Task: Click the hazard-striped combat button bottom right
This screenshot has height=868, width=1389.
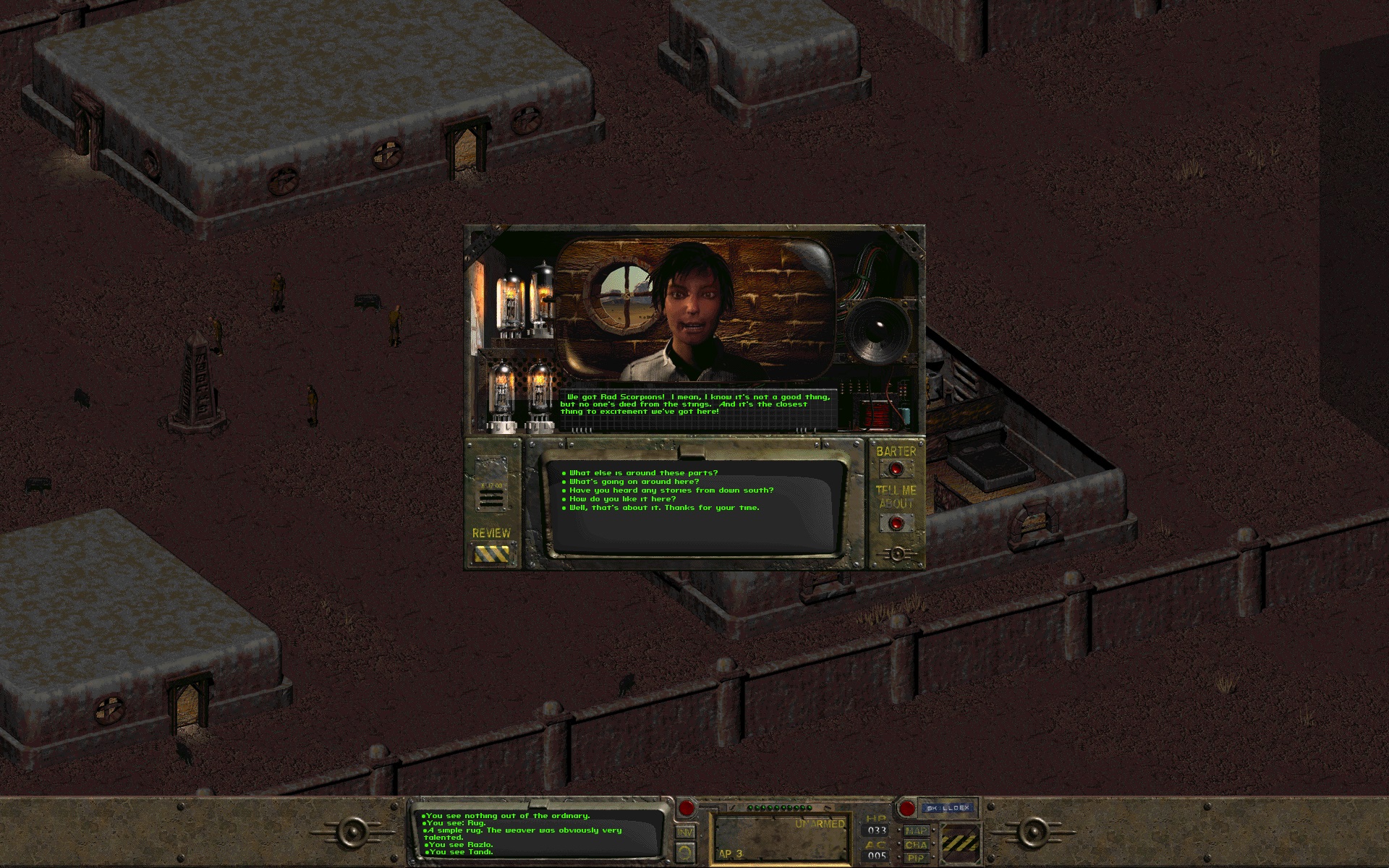Action: tap(960, 843)
